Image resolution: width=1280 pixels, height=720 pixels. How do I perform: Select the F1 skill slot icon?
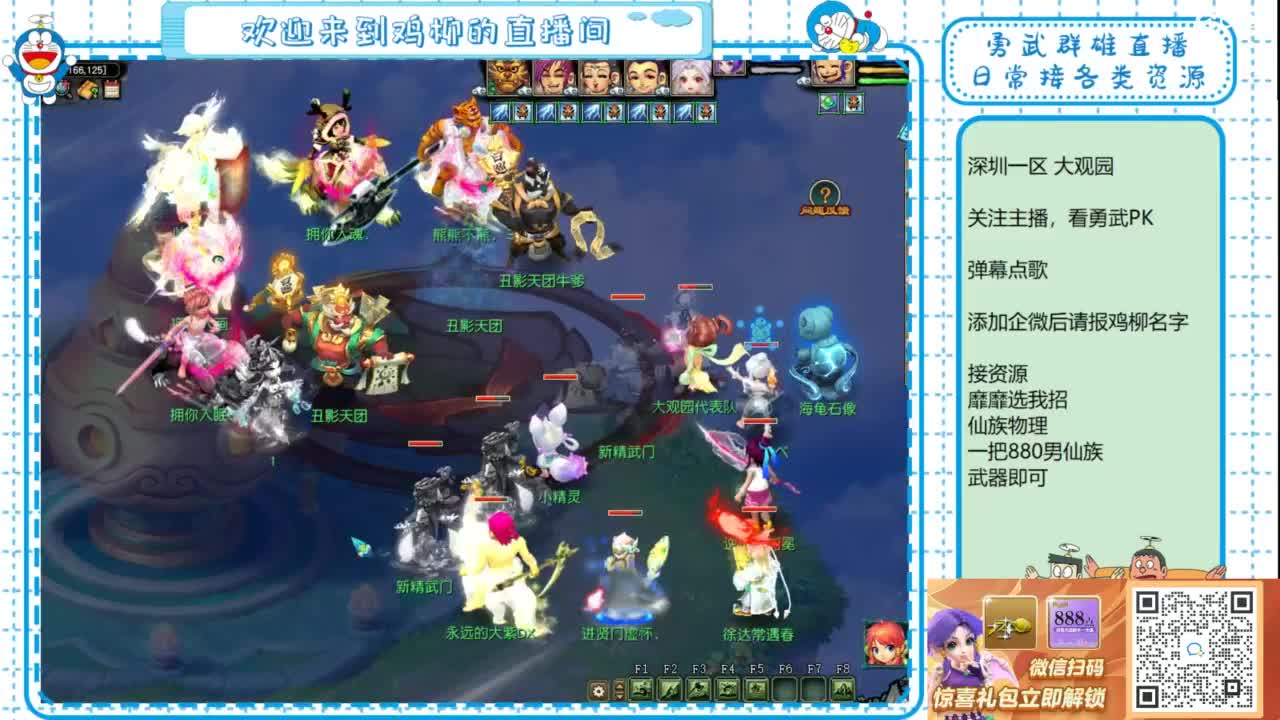pos(641,690)
